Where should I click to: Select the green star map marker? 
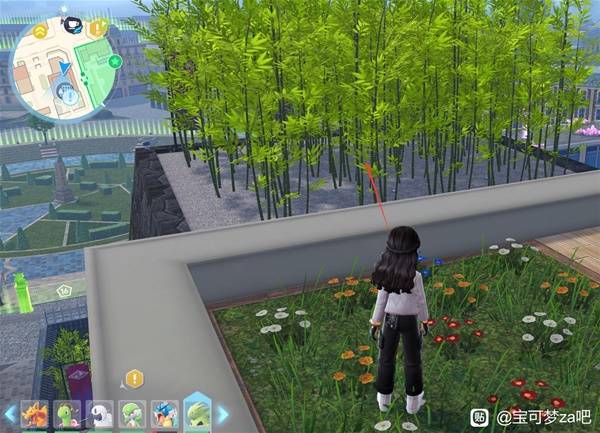[x=115, y=62]
